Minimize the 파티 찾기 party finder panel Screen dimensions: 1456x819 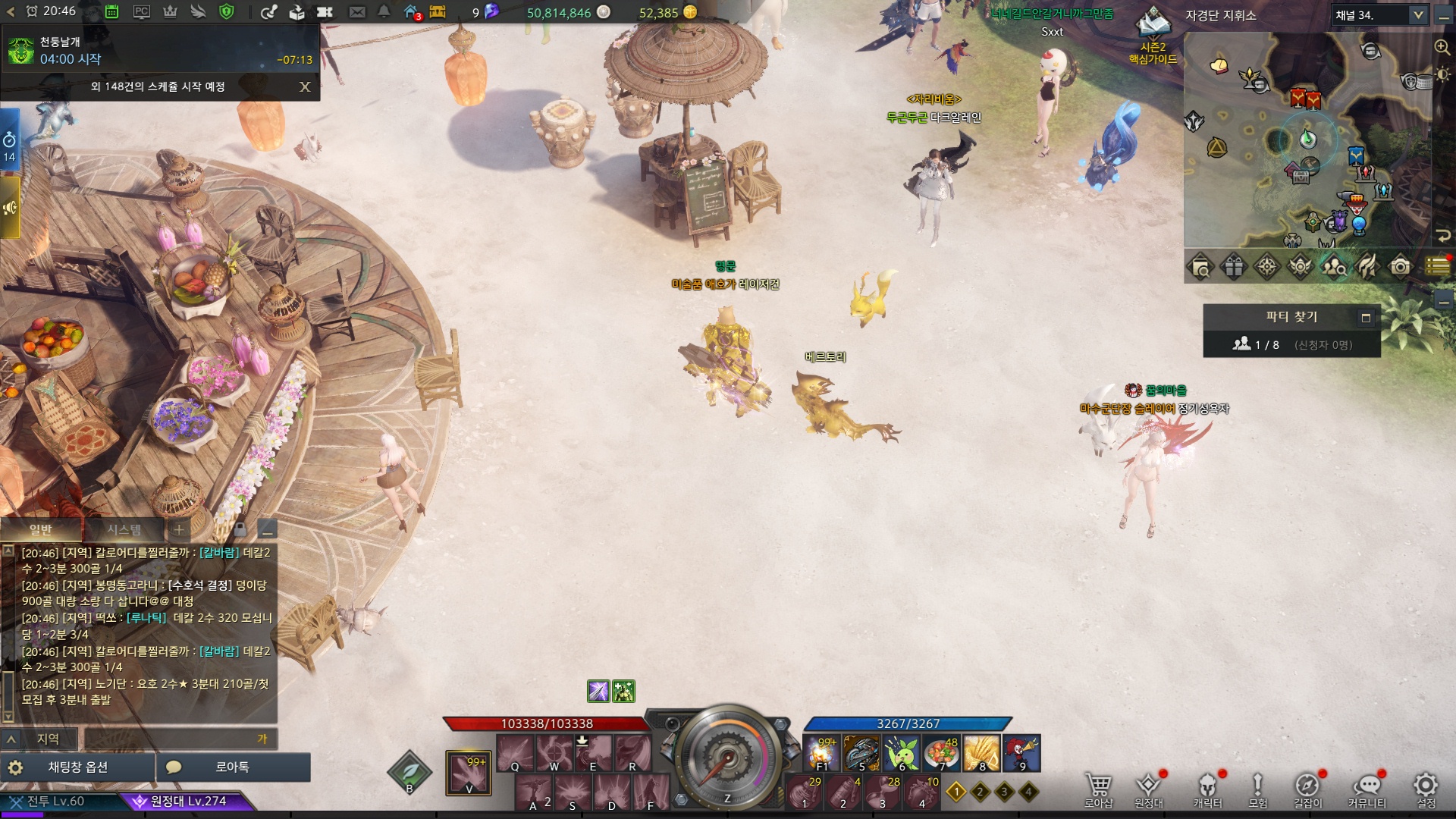pos(1366,318)
